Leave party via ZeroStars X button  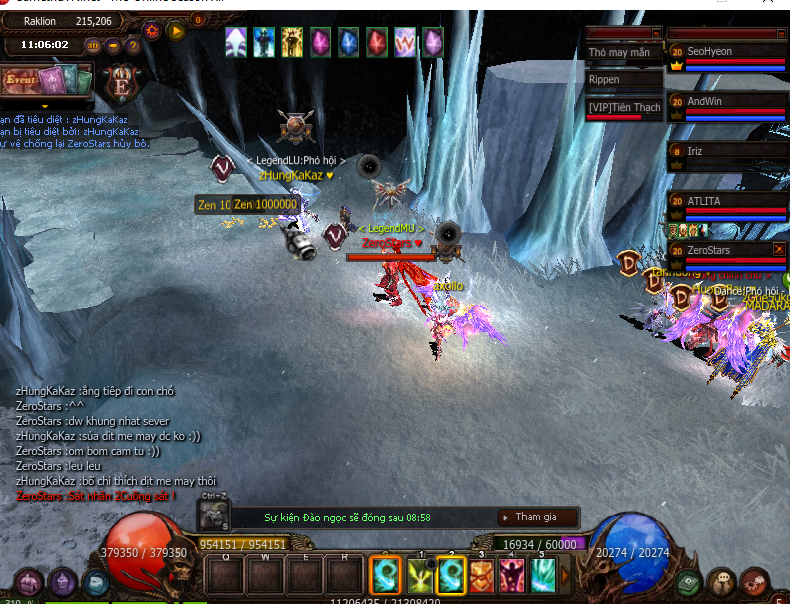point(780,248)
